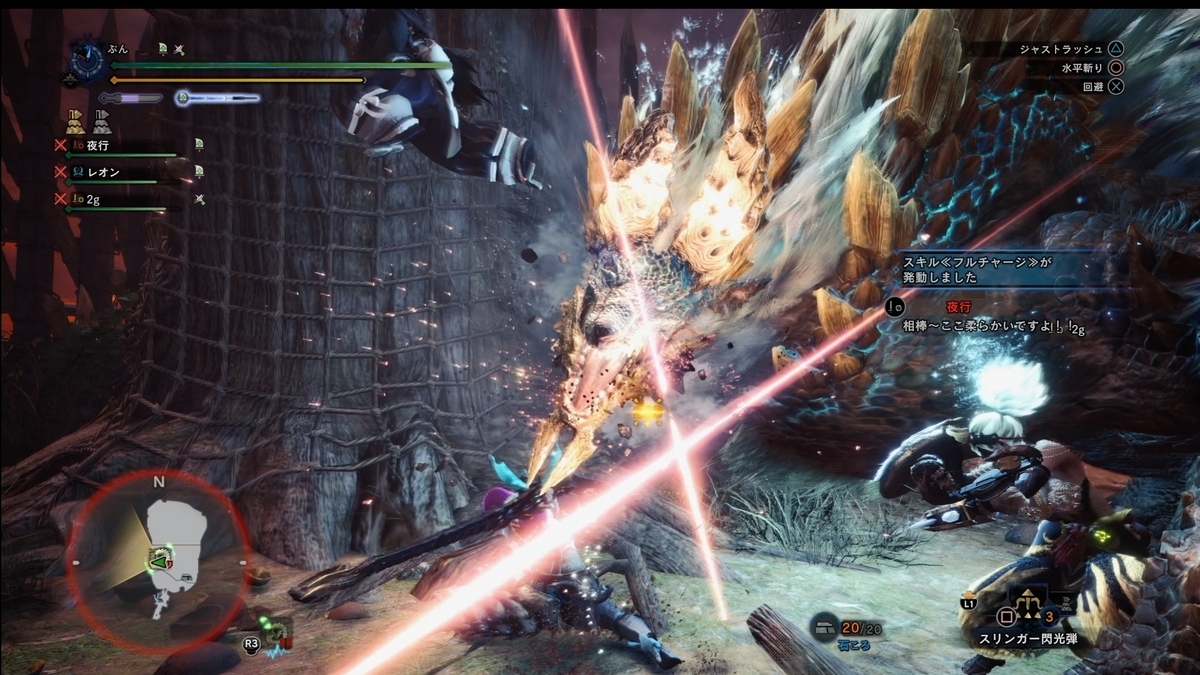
Task: Open the circular minimap
Action: click(158, 558)
